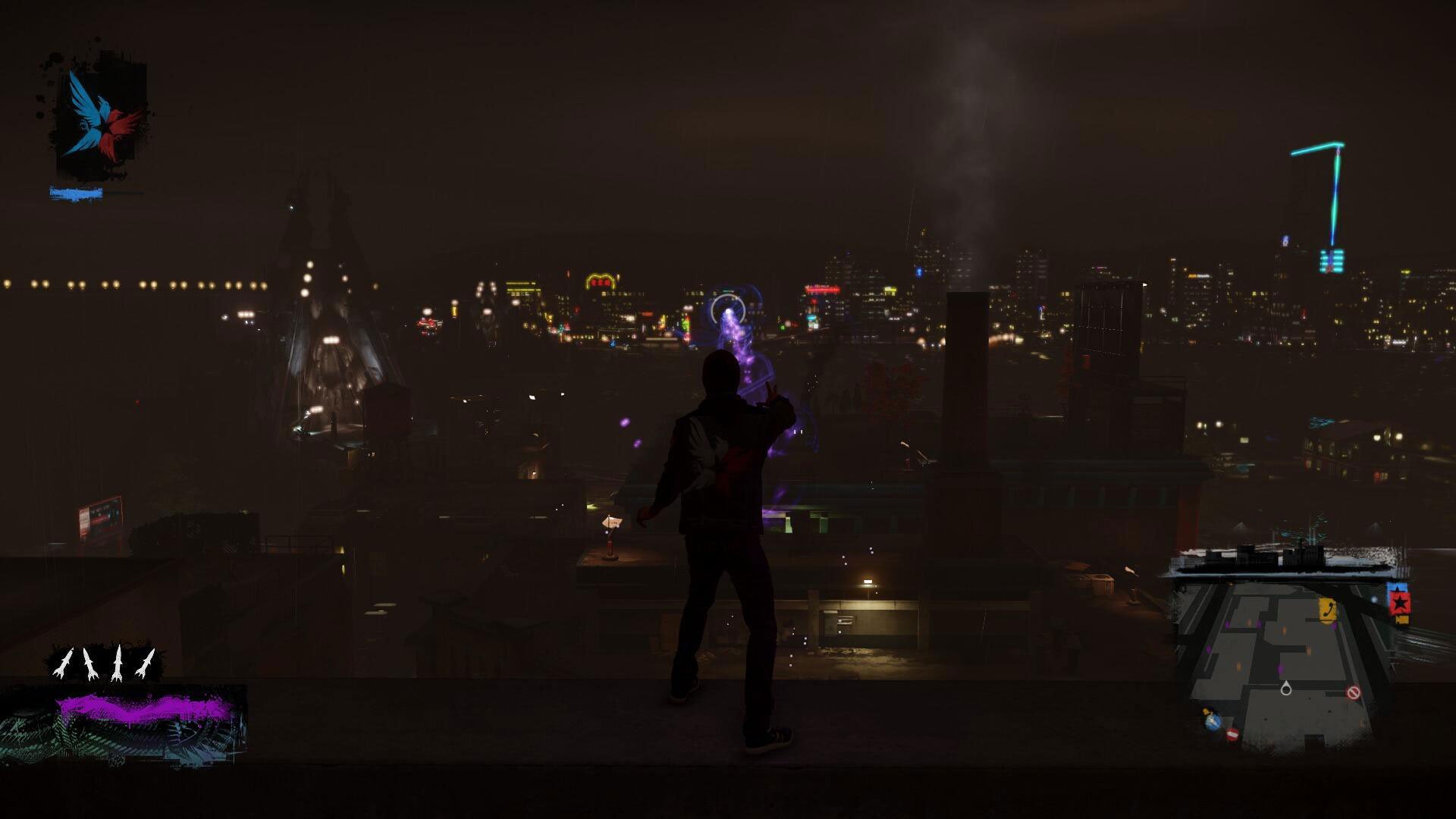Select the red star mission marker
Screen dimensions: 1456x819
(1400, 603)
